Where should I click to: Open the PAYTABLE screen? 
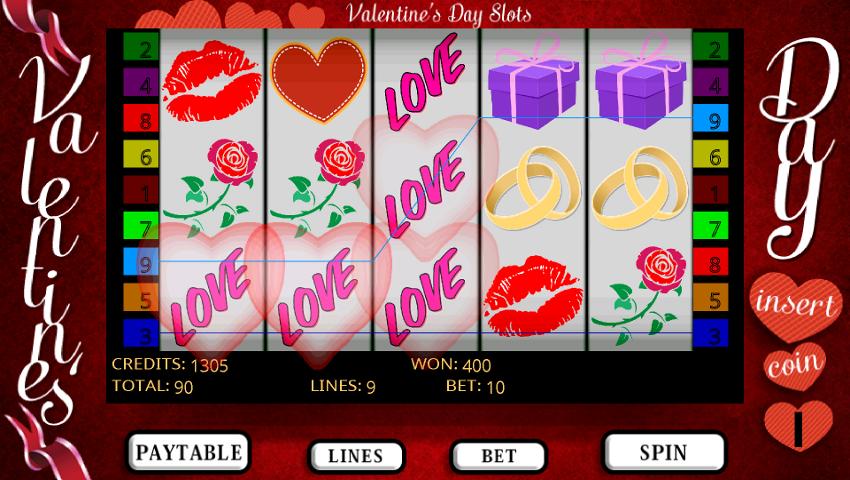(188, 452)
